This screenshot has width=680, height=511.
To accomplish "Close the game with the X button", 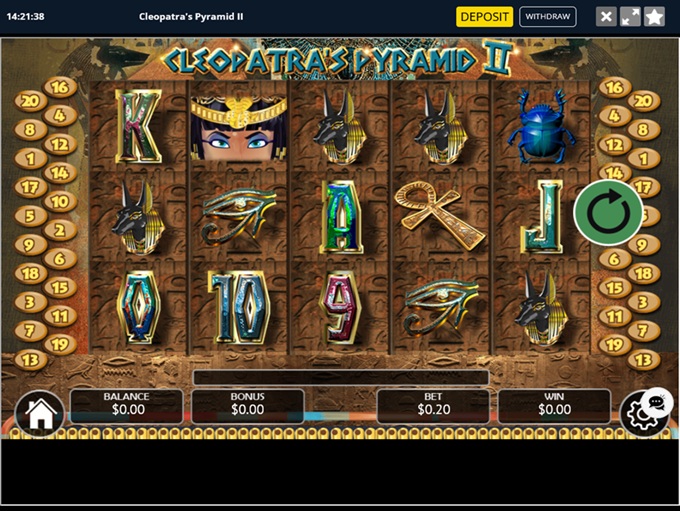I will [606, 16].
